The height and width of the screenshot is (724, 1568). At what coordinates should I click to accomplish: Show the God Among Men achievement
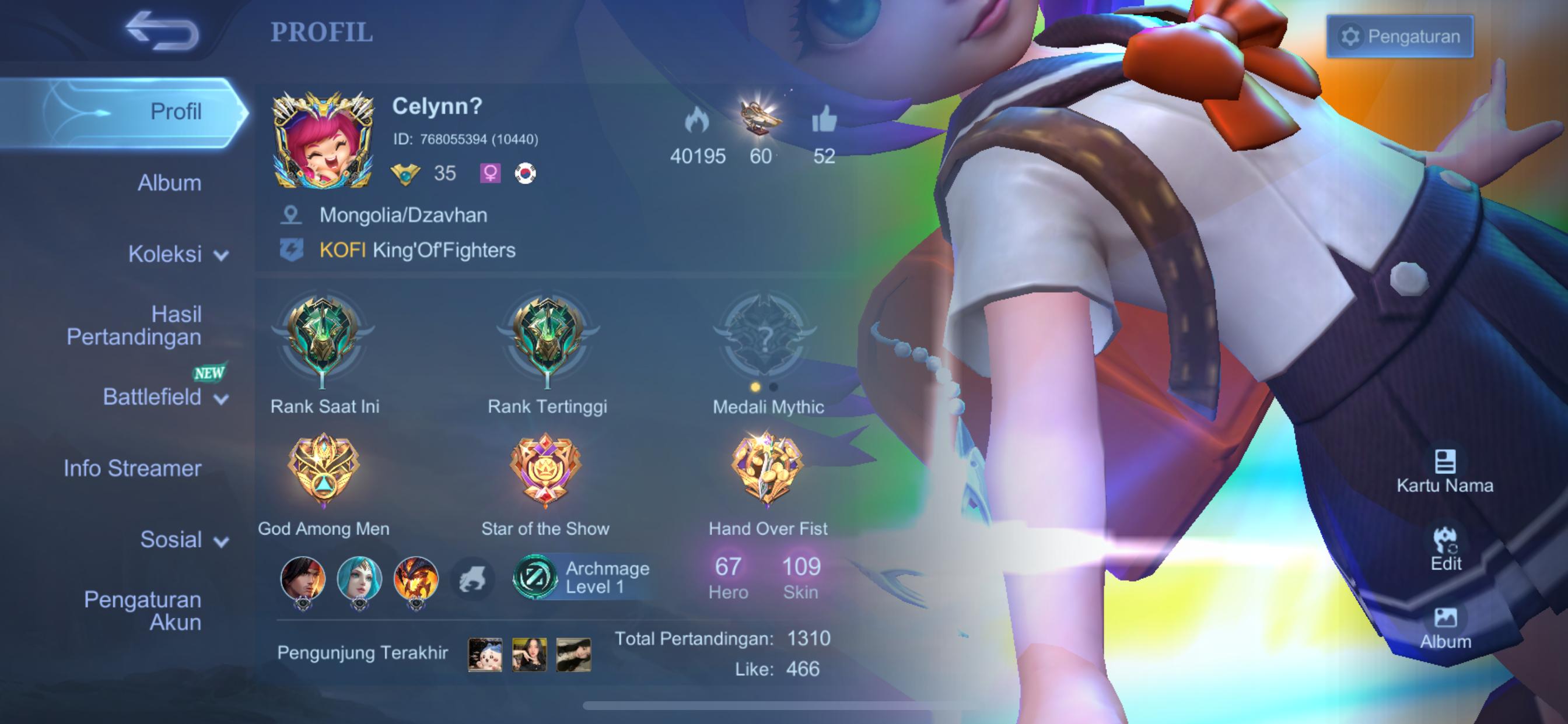click(x=323, y=469)
